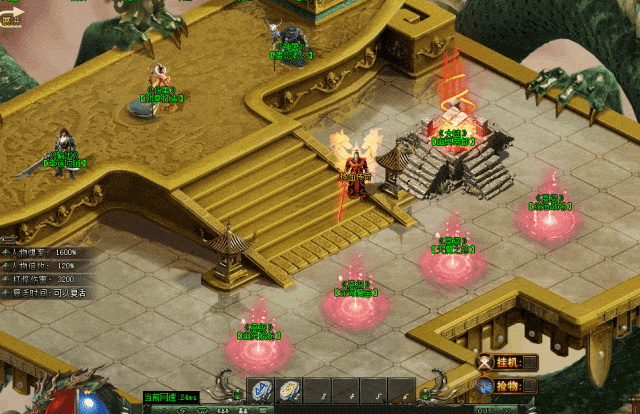Click the blue orb 拾物 icon
The width and height of the screenshot is (640, 414).
486,385
